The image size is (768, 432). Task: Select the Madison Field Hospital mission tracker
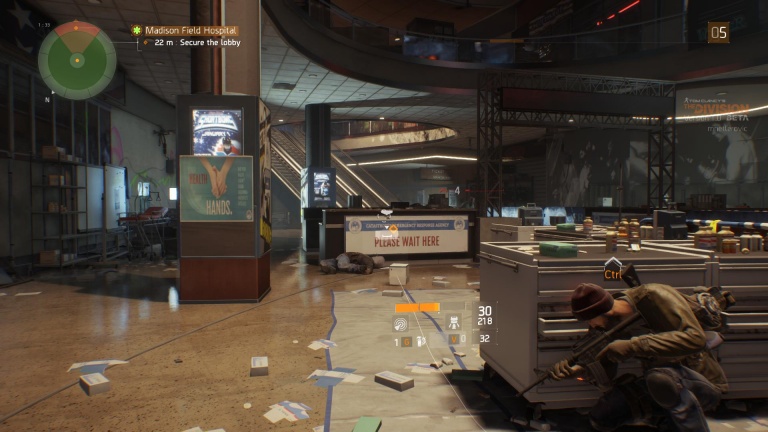190,31
